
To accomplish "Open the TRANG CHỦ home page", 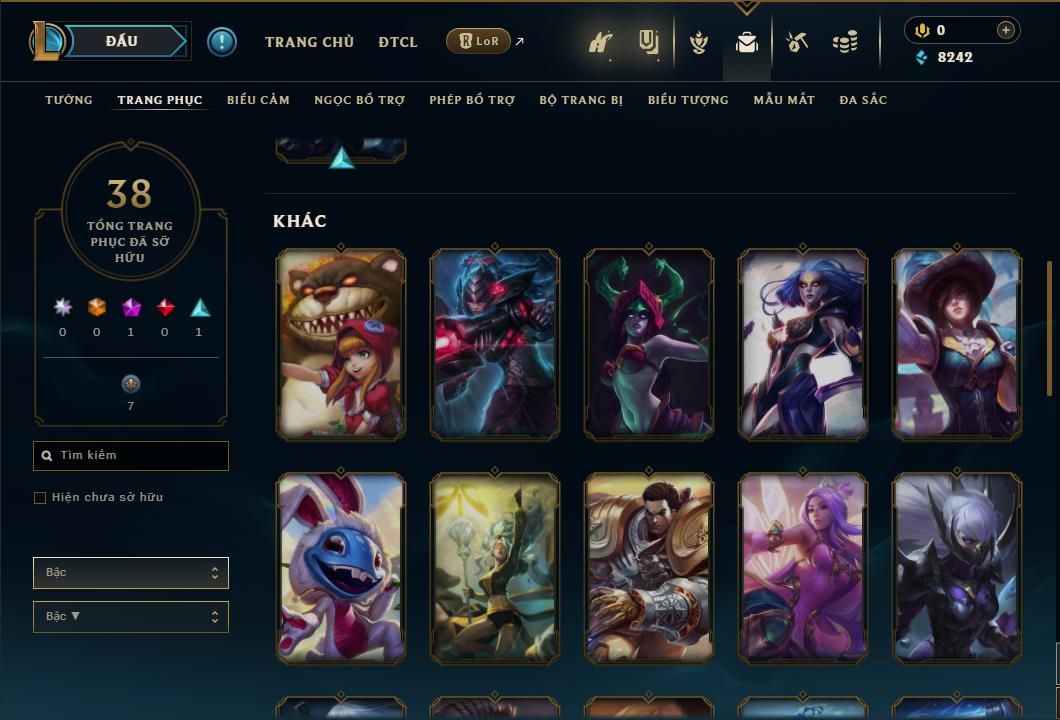I will 309,42.
